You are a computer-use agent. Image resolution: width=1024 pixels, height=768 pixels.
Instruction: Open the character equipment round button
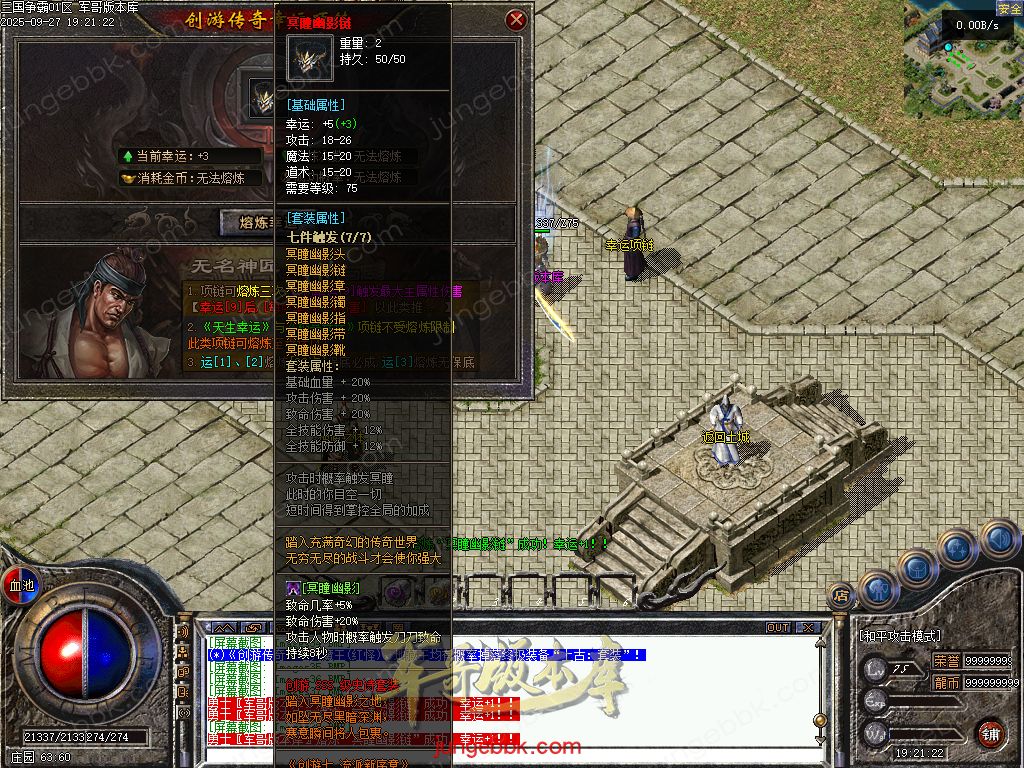pyautogui.click(x=879, y=588)
